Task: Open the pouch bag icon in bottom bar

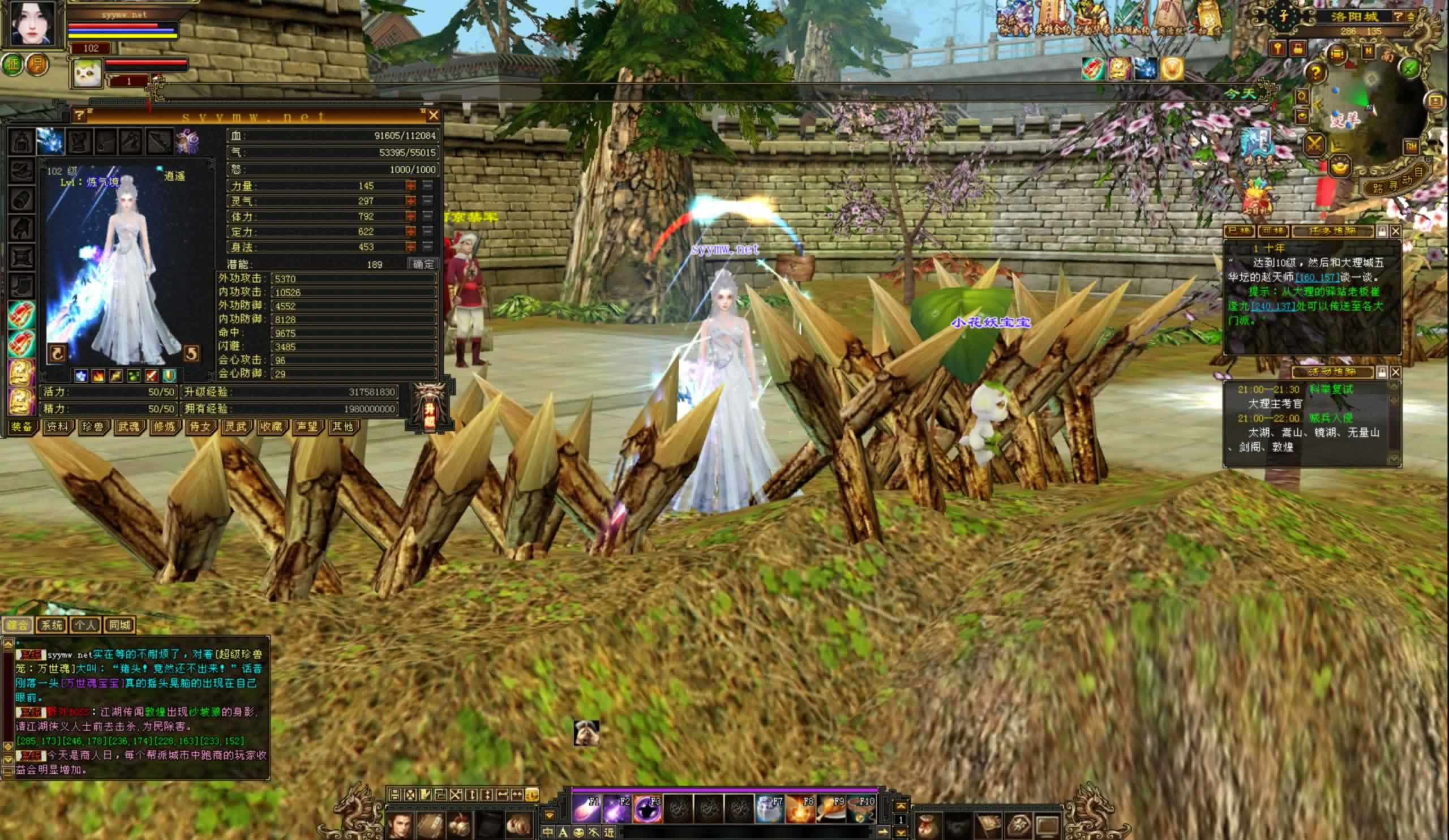Action: pyautogui.click(x=927, y=826)
